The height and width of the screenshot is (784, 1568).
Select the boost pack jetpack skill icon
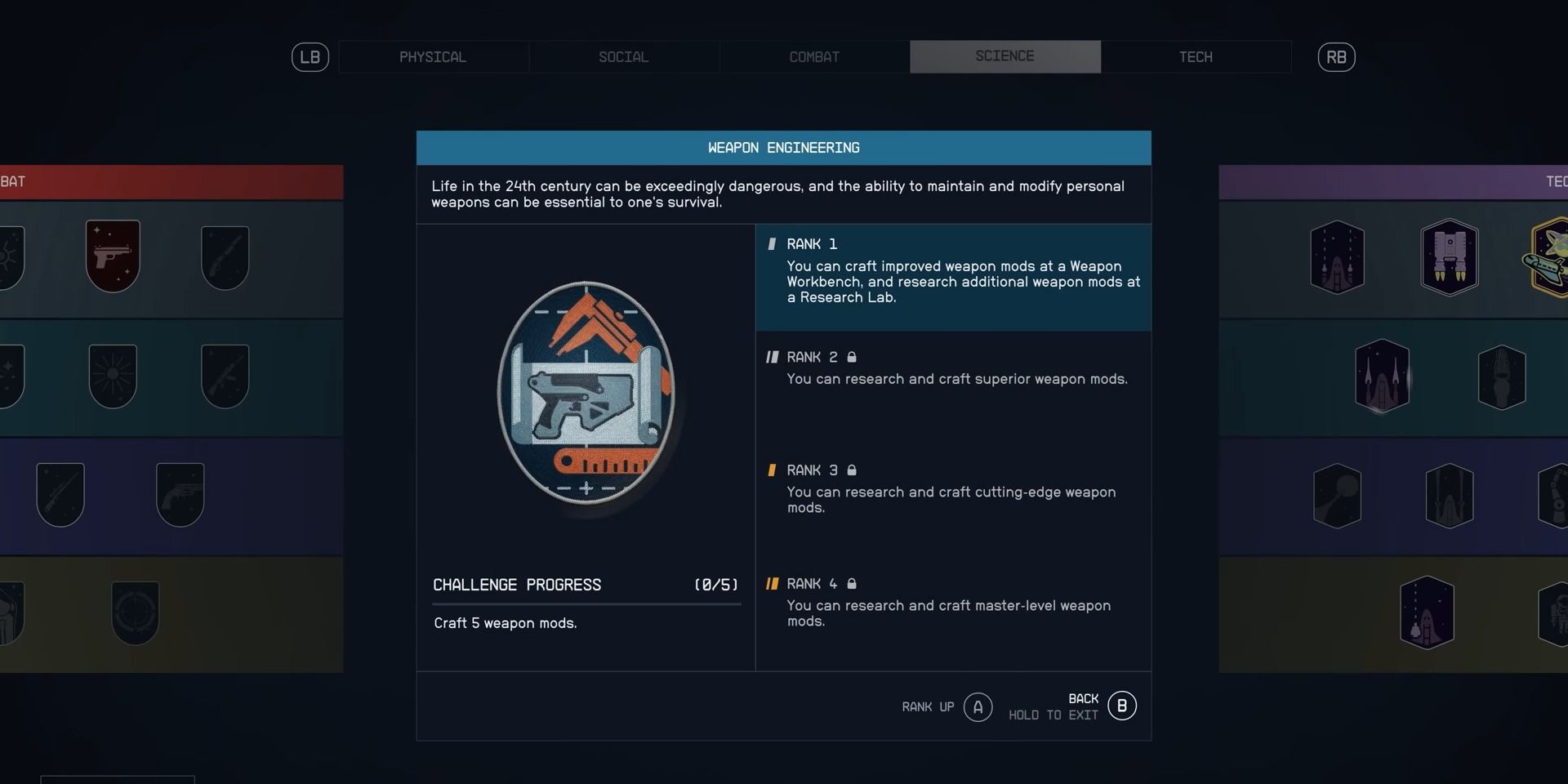[1451, 257]
